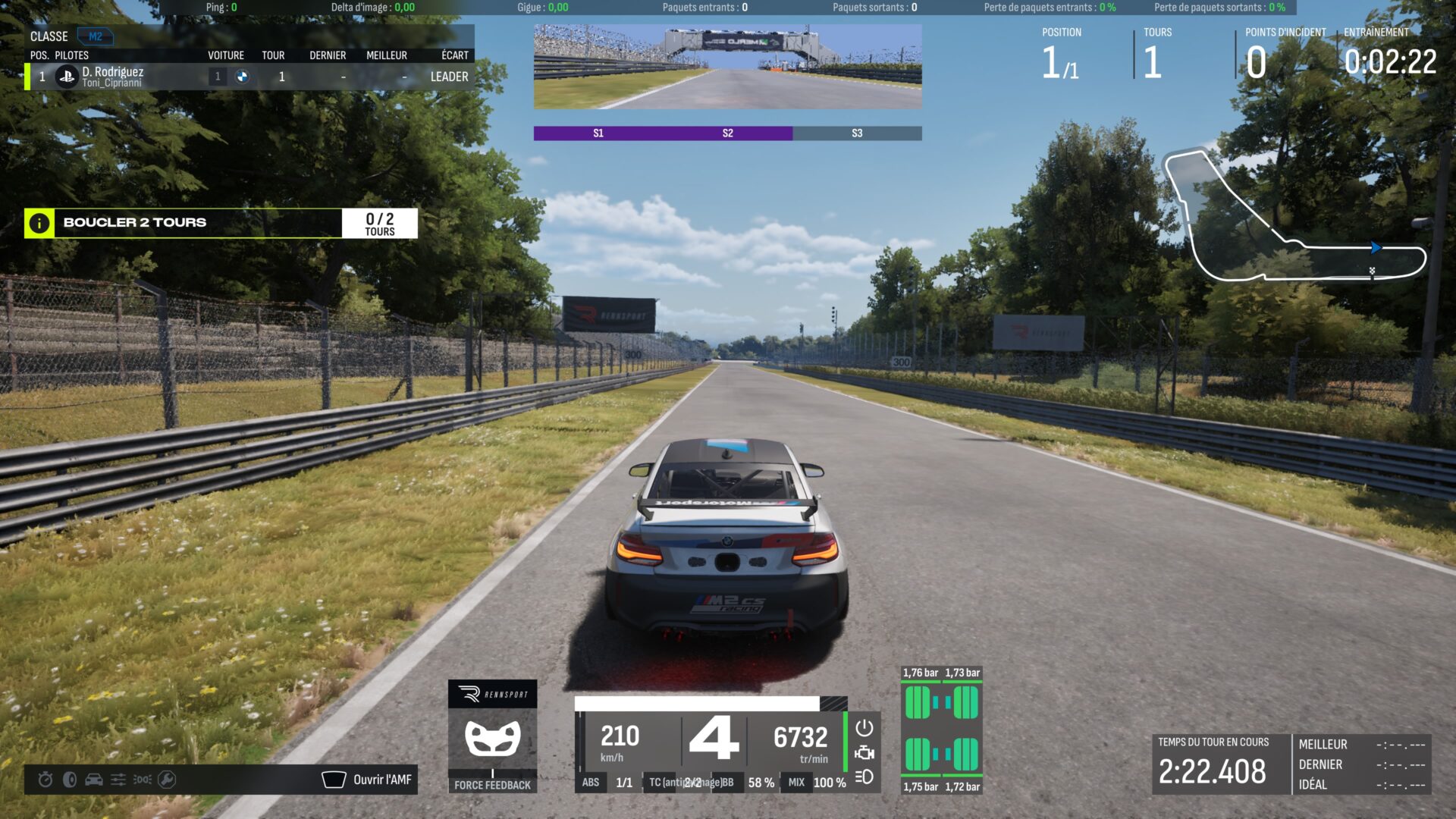The height and width of the screenshot is (819, 1456).
Task: Click the tyre pressure widget
Action: (x=941, y=730)
